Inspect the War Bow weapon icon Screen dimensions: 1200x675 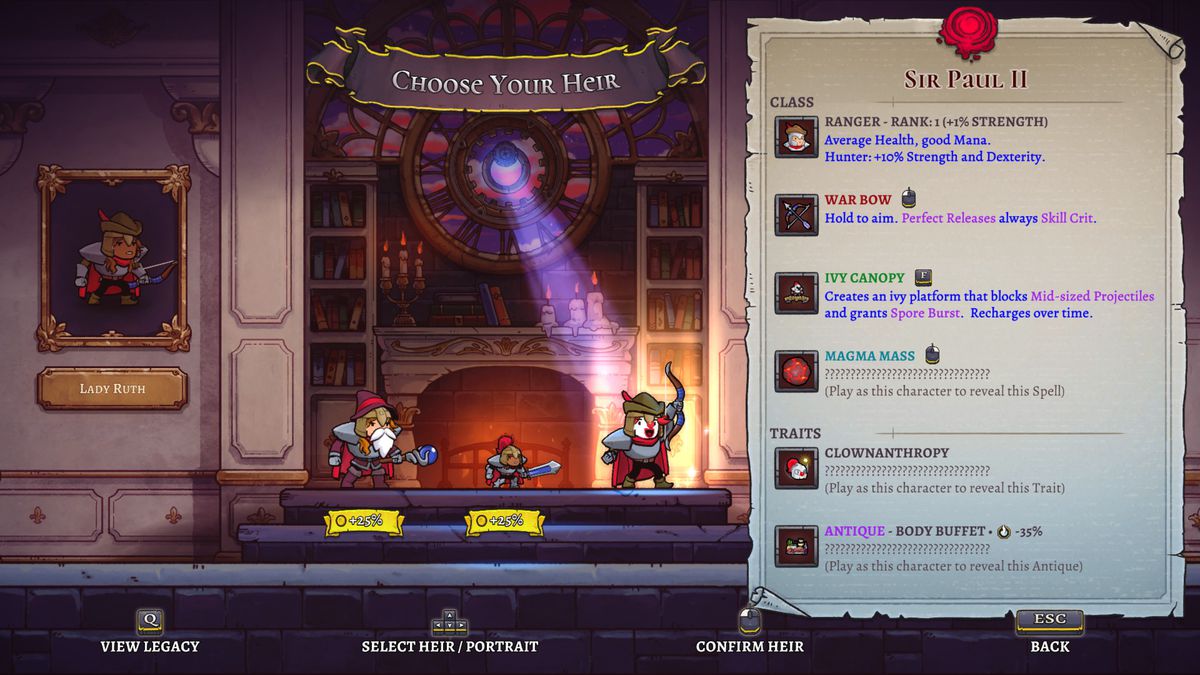point(796,215)
